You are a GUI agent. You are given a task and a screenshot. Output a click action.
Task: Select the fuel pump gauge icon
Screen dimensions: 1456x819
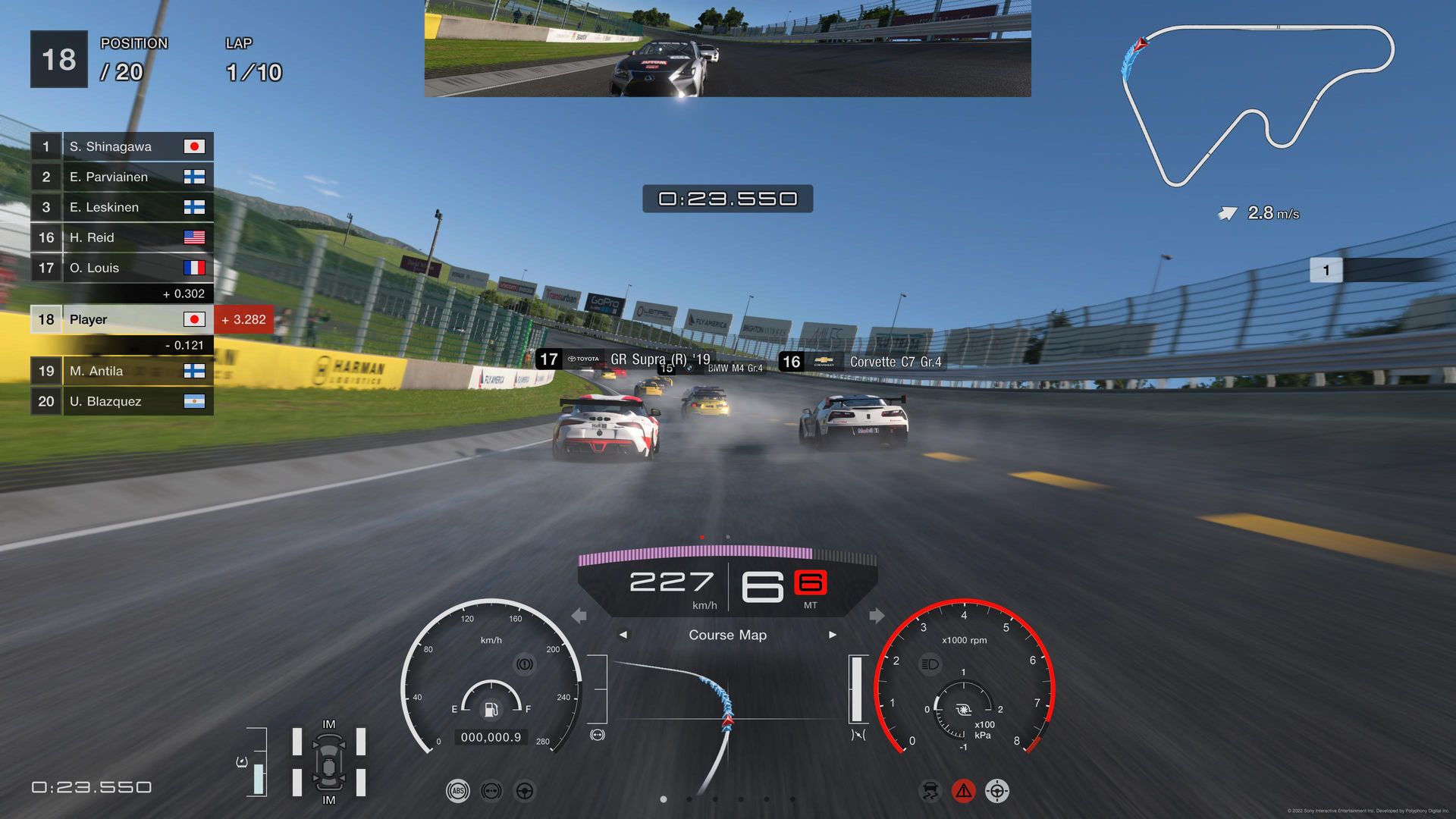tap(491, 709)
